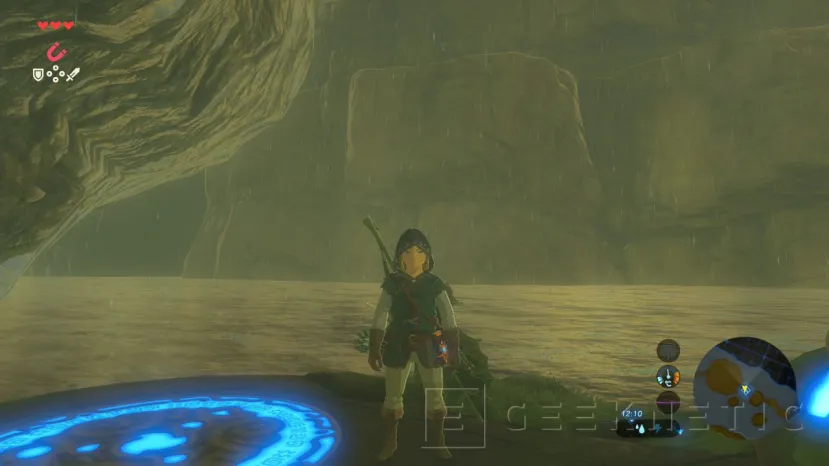Activate the red Magnesis magnet rune

(x=55, y=51)
